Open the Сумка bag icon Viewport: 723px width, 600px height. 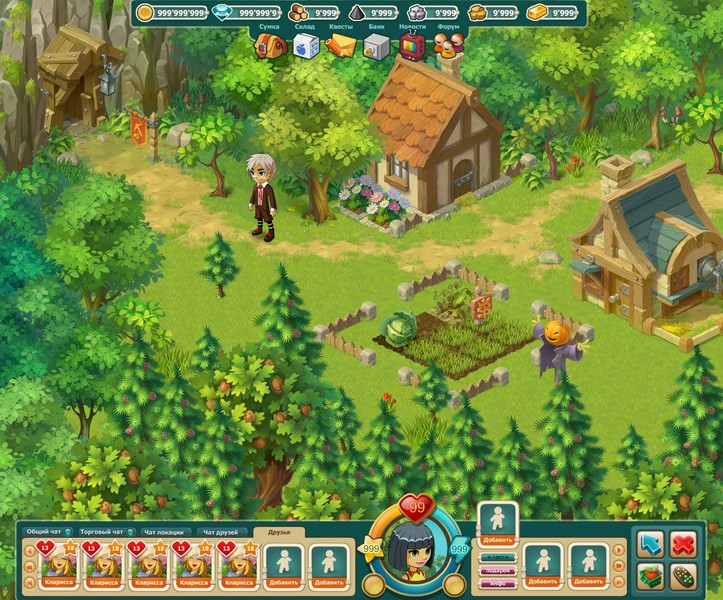pos(267,46)
